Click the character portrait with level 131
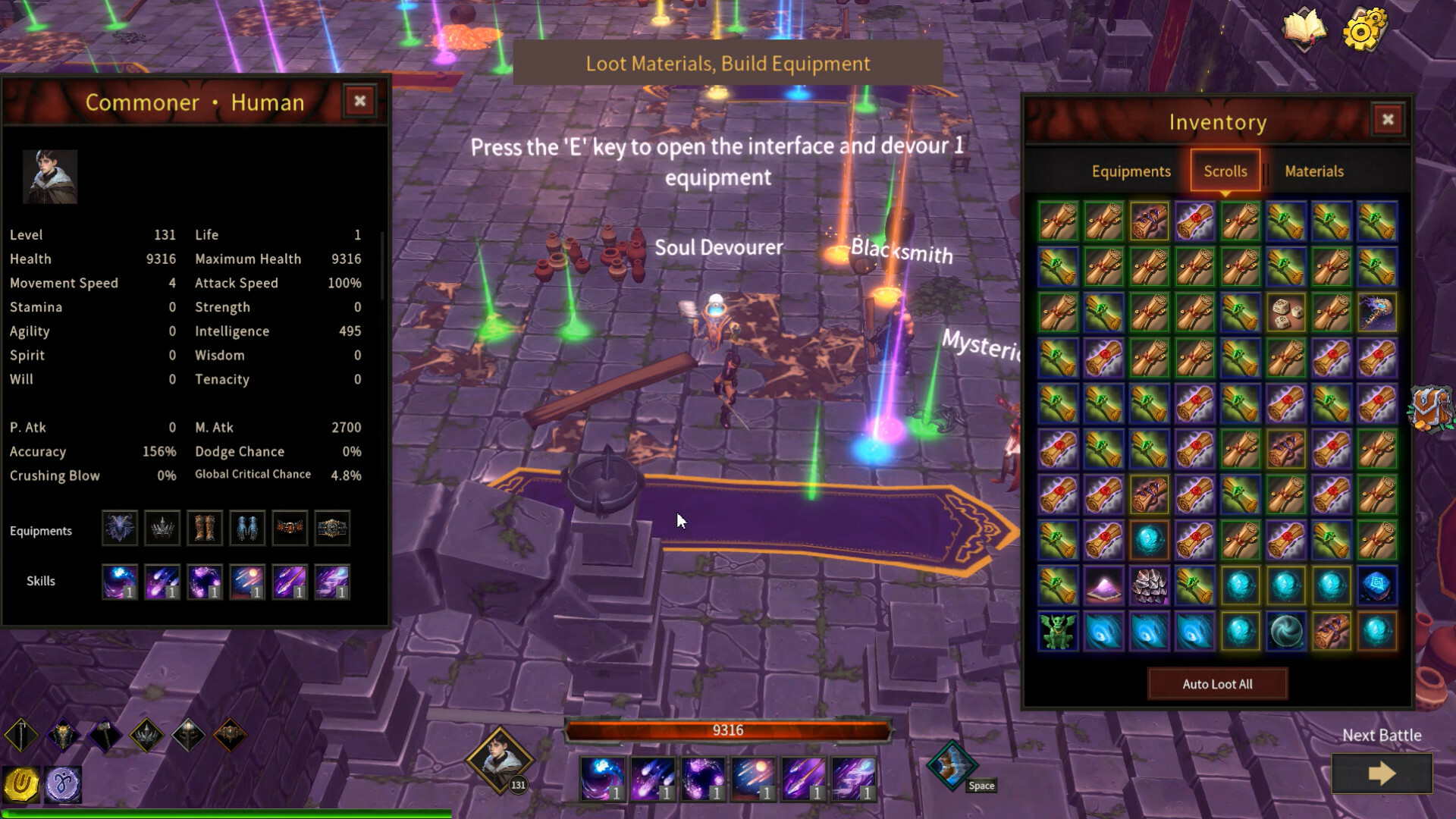The width and height of the screenshot is (1456, 819). tap(500, 758)
